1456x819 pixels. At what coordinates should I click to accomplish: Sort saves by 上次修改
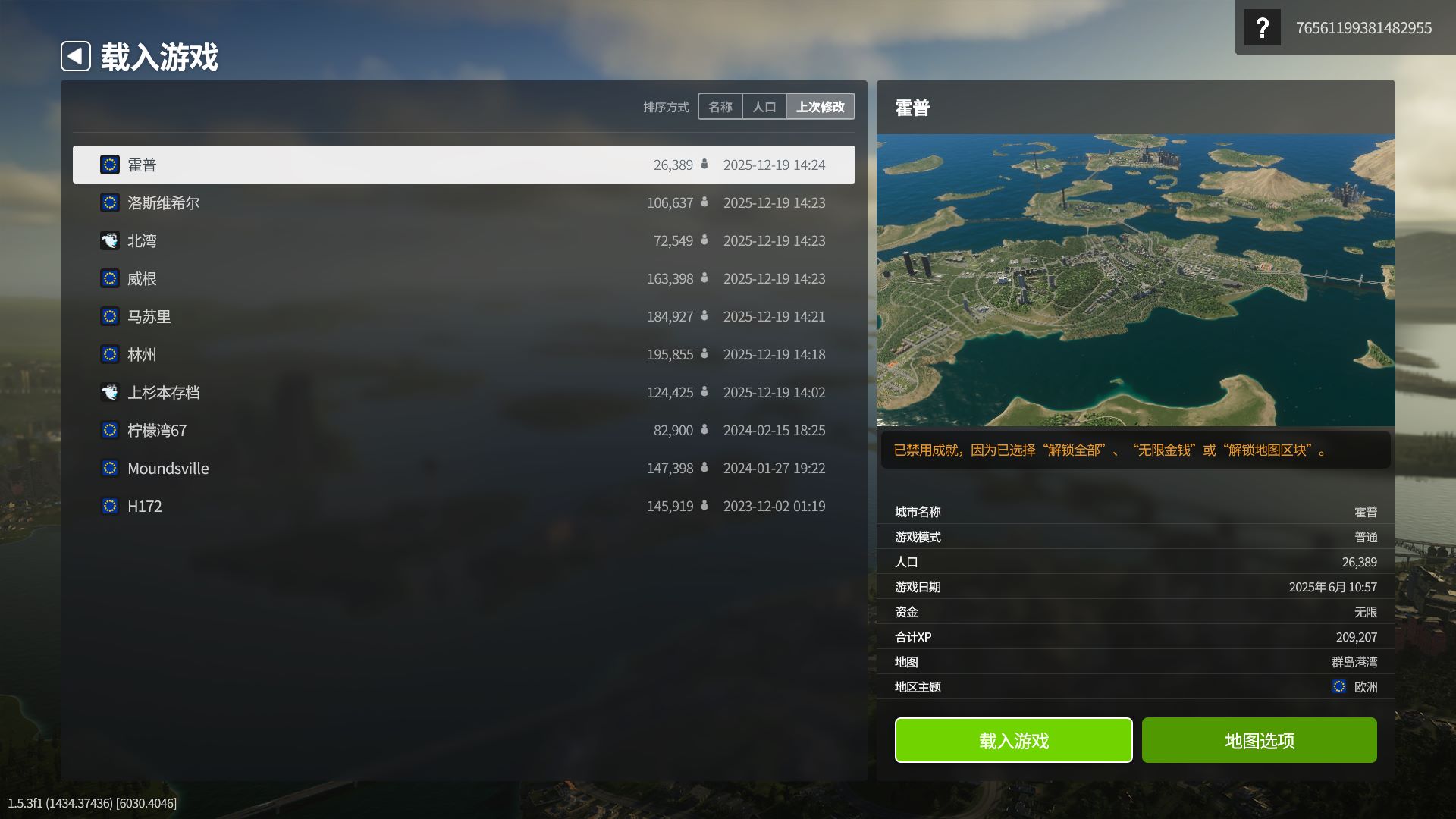pos(820,107)
